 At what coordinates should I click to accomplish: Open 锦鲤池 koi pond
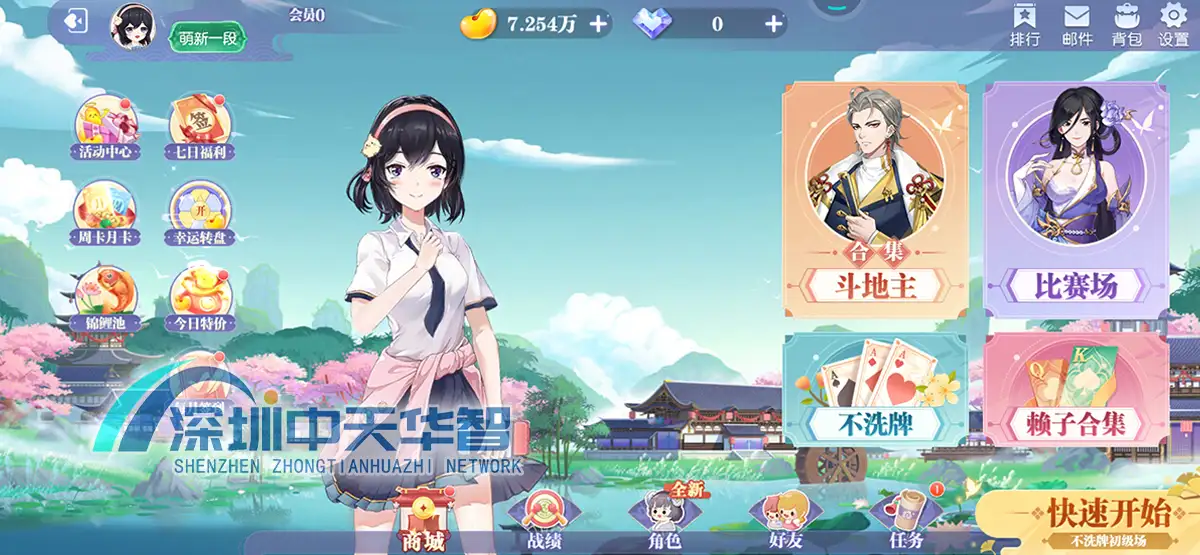pyautogui.click(x=105, y=298)
